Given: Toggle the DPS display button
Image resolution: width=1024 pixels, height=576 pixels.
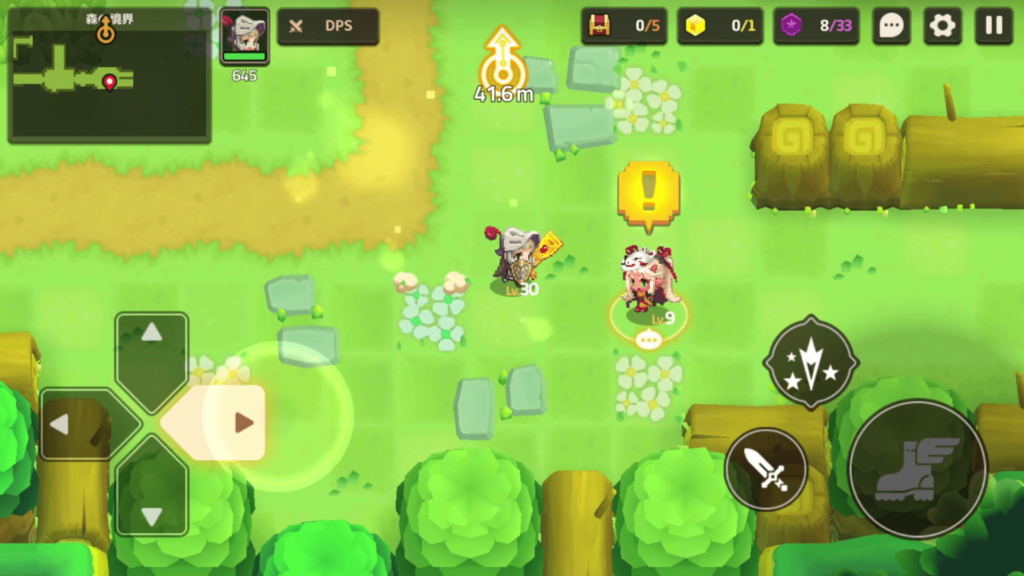Looking at the screenshot, I should 328,27.
